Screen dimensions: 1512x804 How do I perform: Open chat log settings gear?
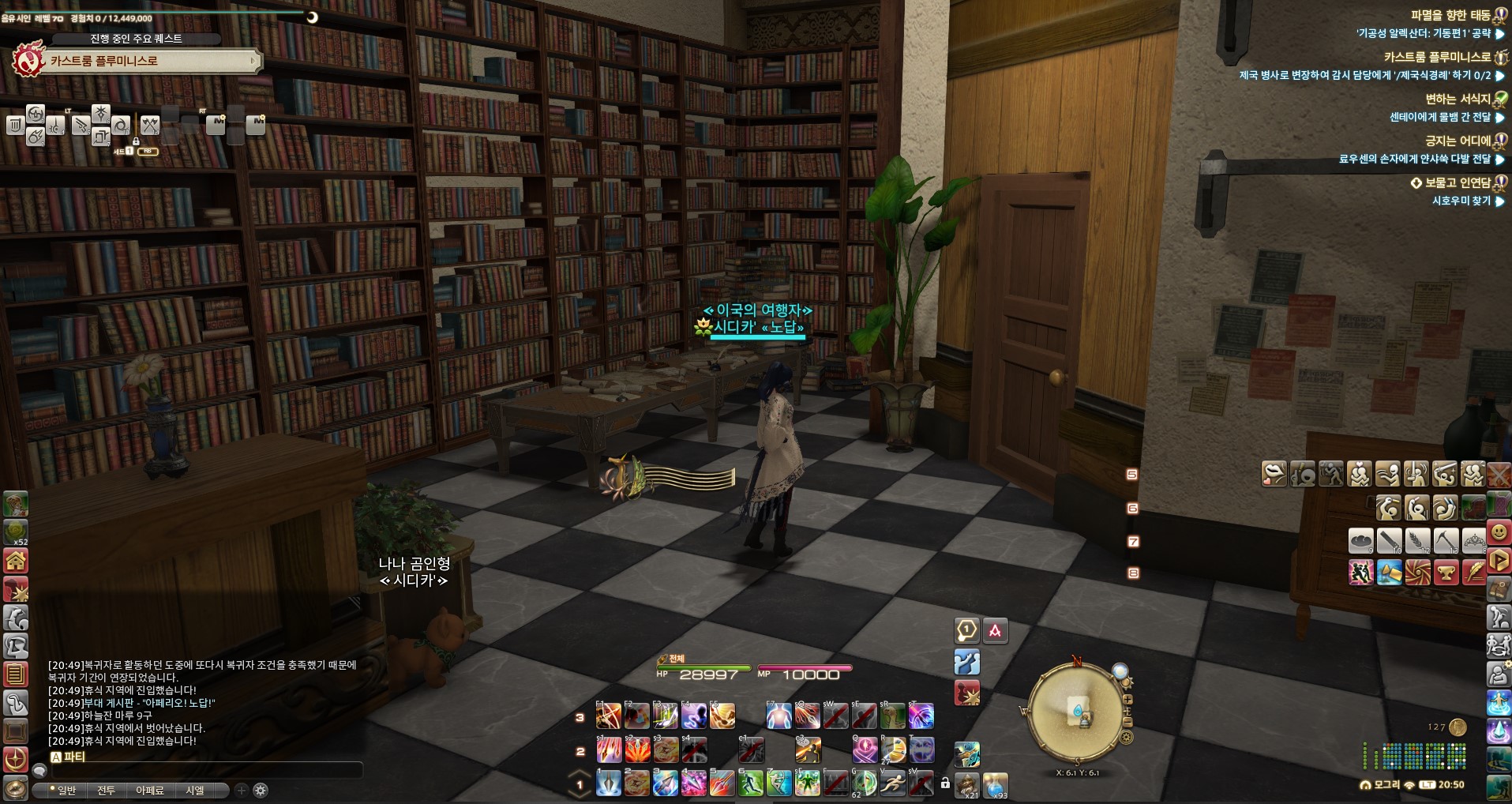(261, 790)
